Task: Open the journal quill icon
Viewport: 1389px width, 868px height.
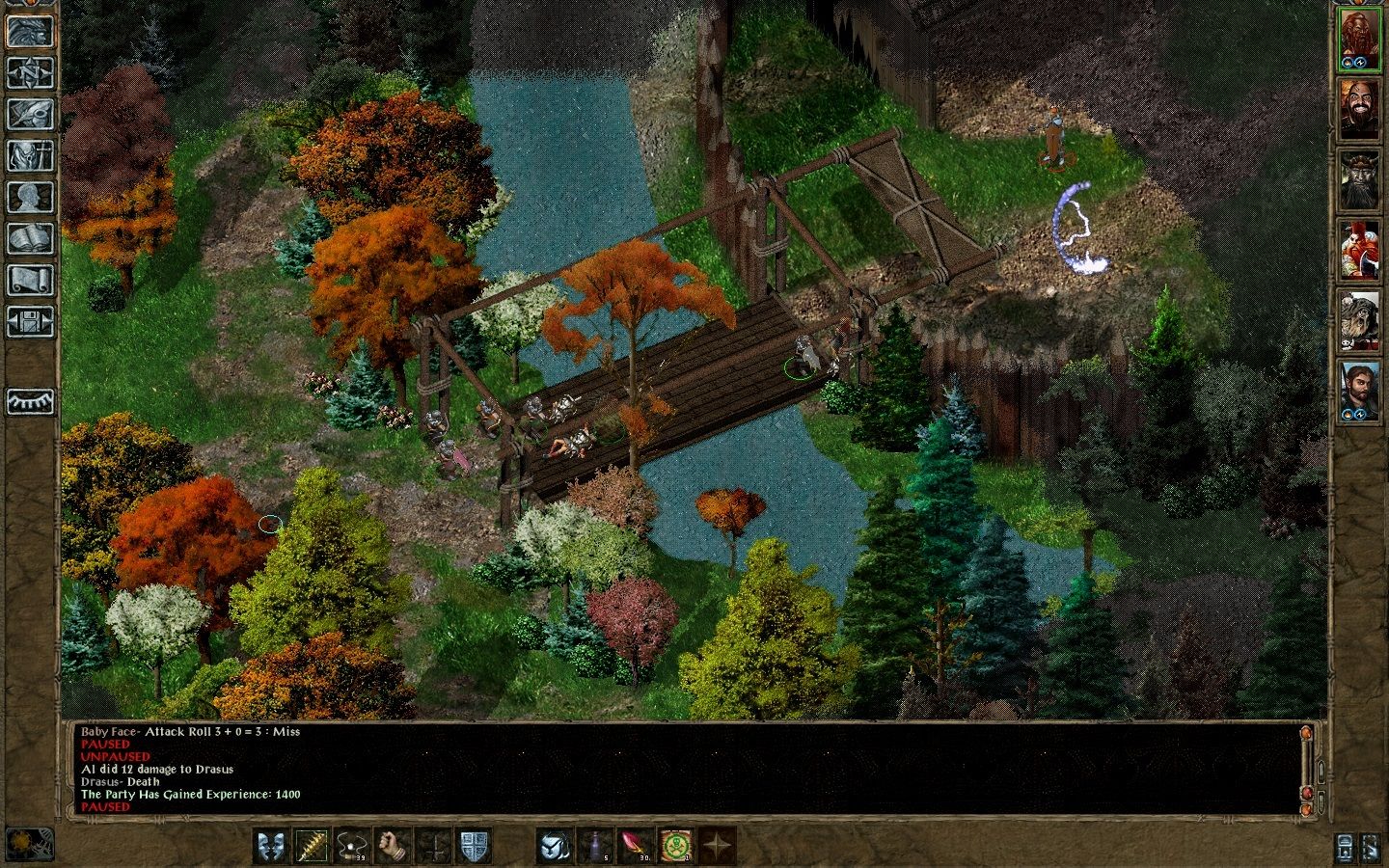Action: (30, 114)
